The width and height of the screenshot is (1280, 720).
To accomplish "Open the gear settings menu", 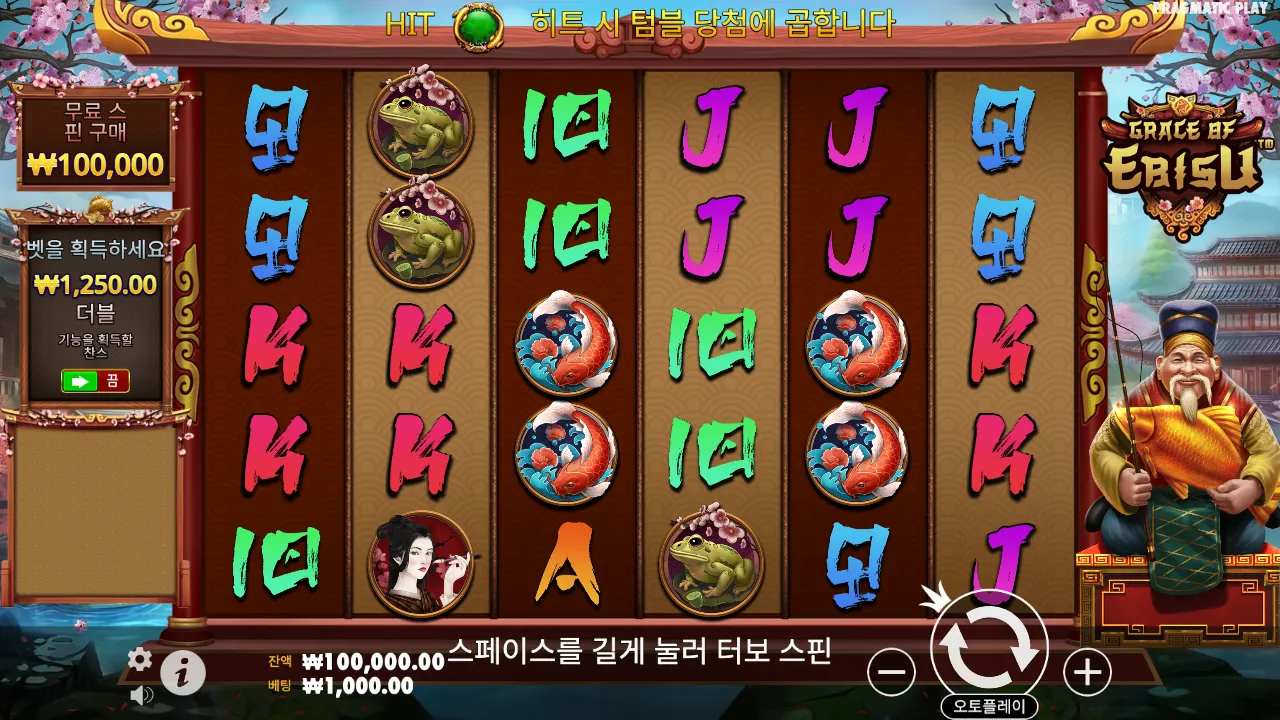I will [x=140, y=659].
